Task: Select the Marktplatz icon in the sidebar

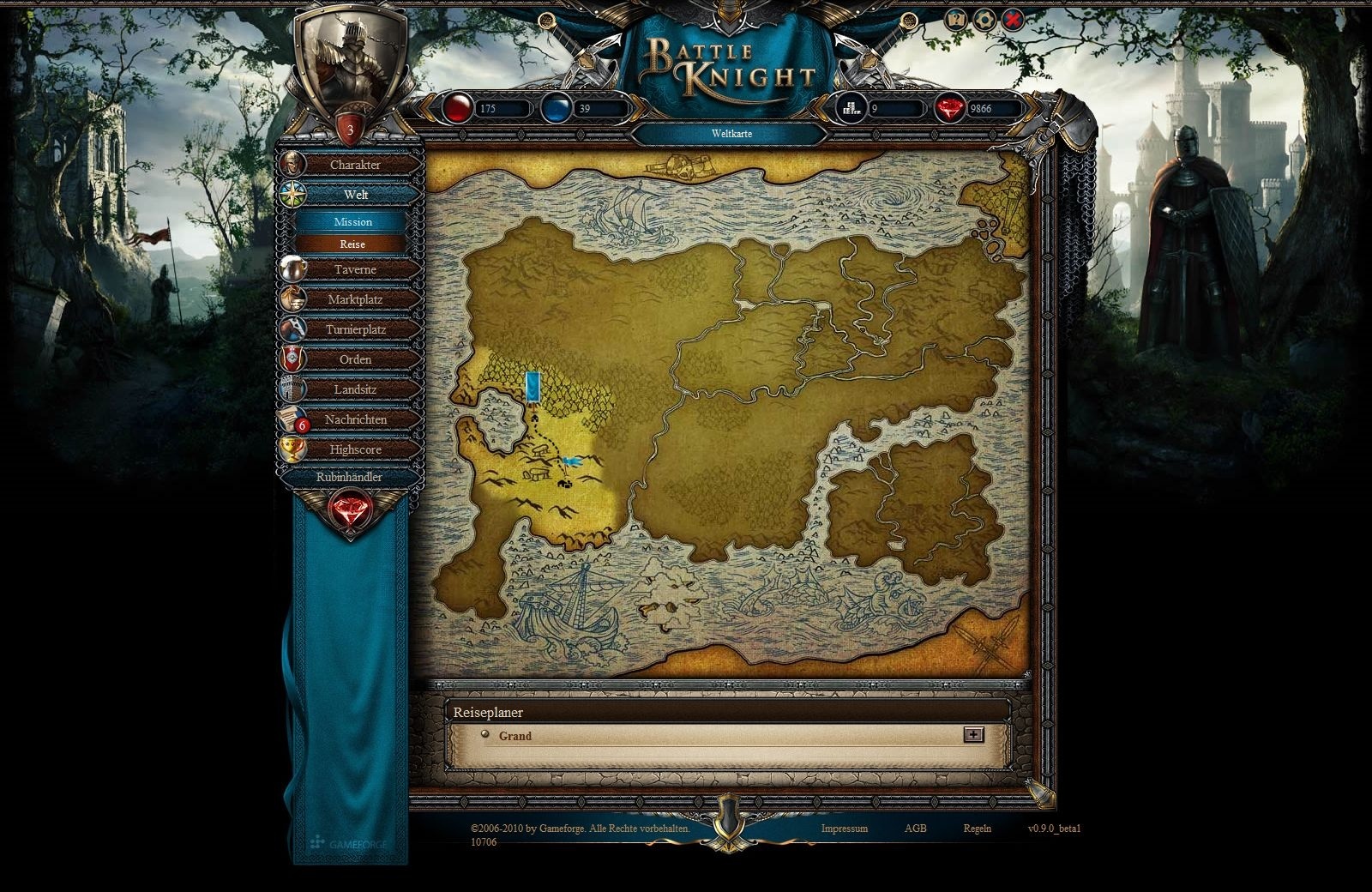Action: pos(292,299)
